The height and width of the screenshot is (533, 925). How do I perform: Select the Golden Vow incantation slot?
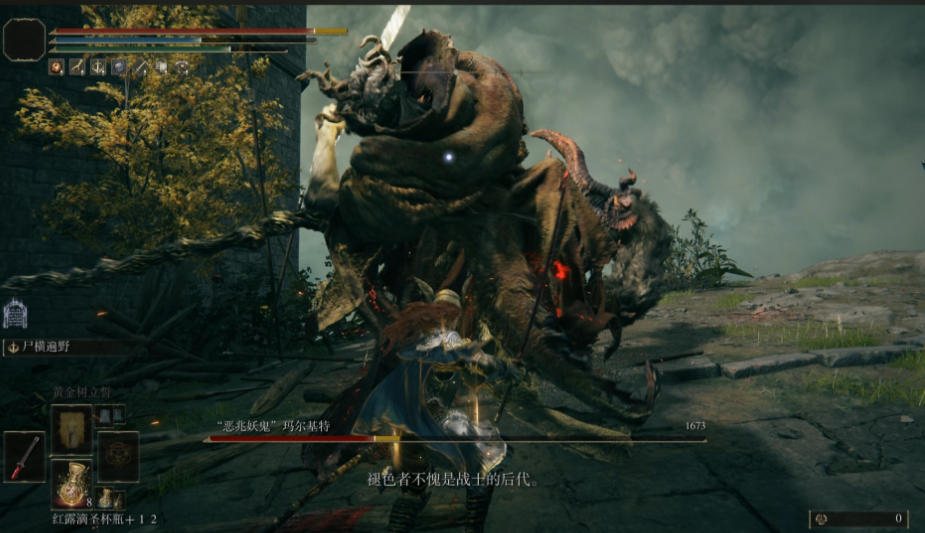coord(71,429)
